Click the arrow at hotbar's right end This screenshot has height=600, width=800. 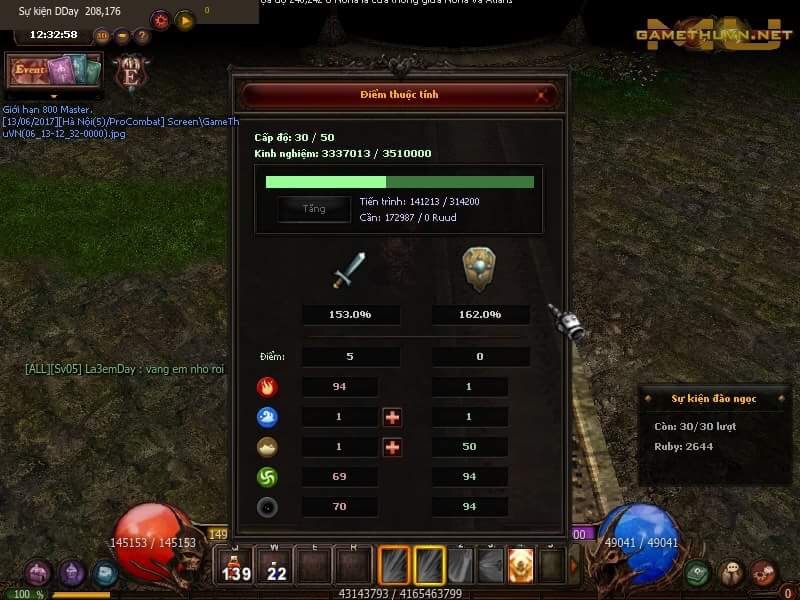coord(574,566)
